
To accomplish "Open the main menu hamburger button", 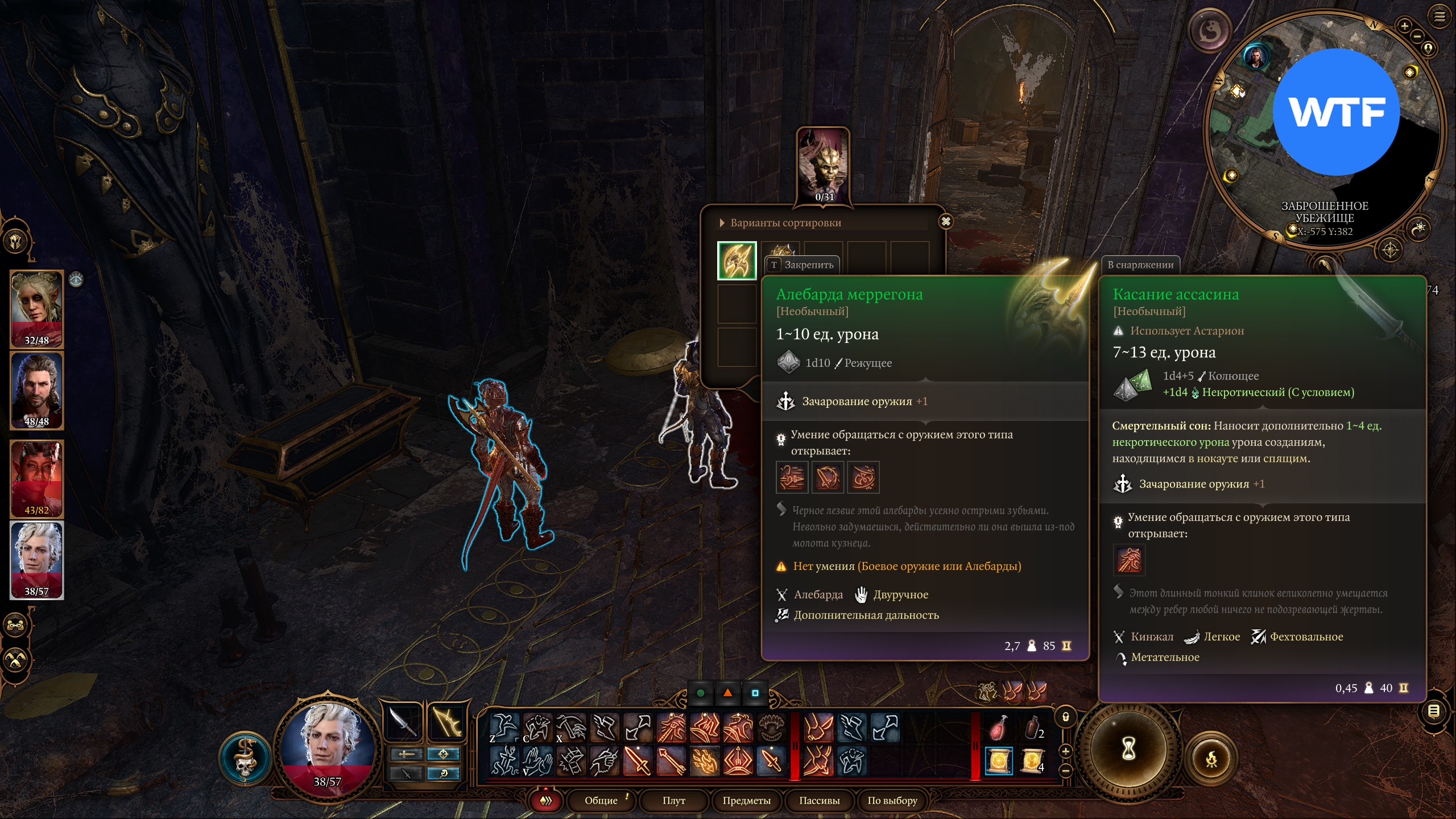I will point(1440,17).
